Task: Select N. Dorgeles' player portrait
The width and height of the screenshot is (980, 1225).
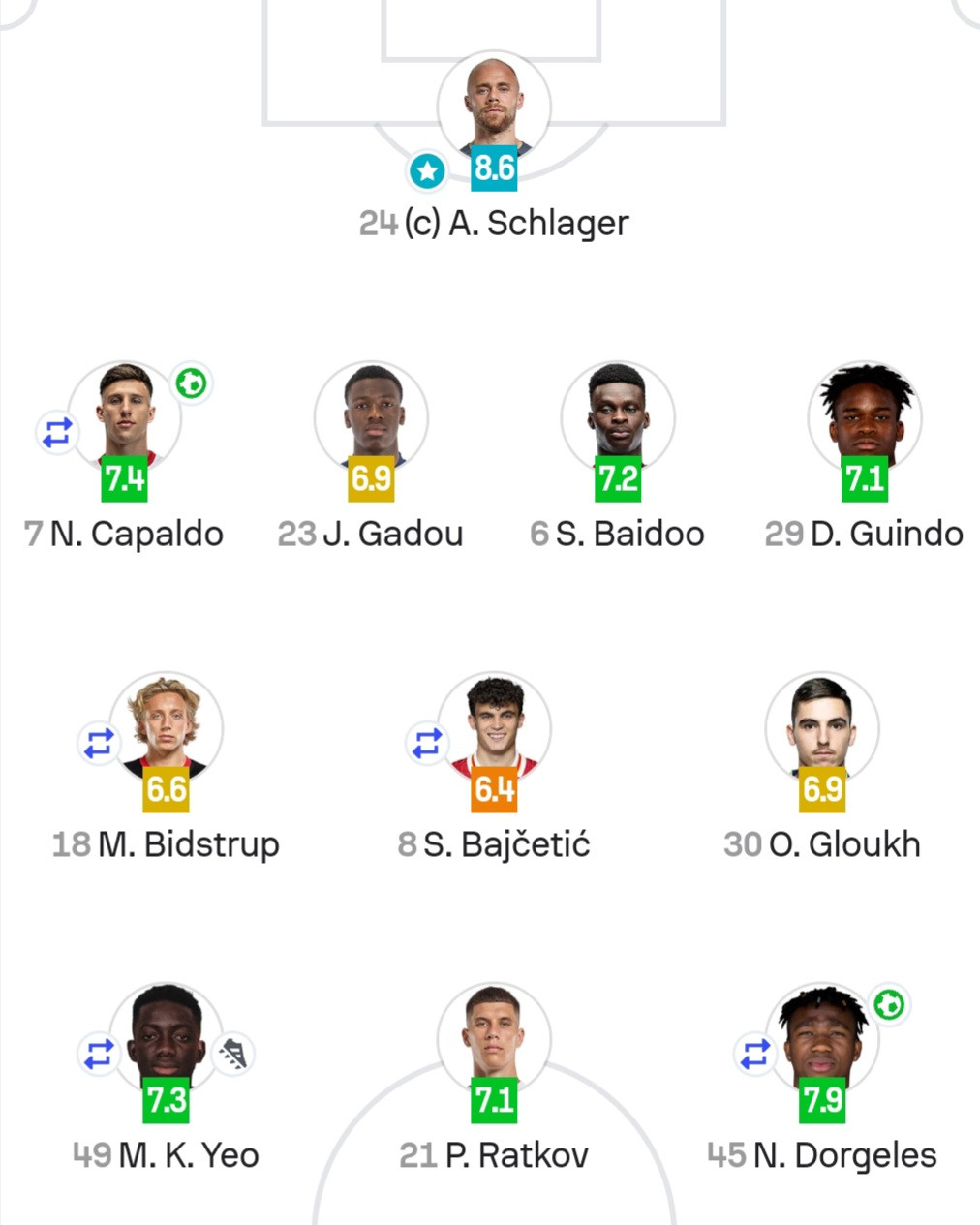Action: point(821,1037)
